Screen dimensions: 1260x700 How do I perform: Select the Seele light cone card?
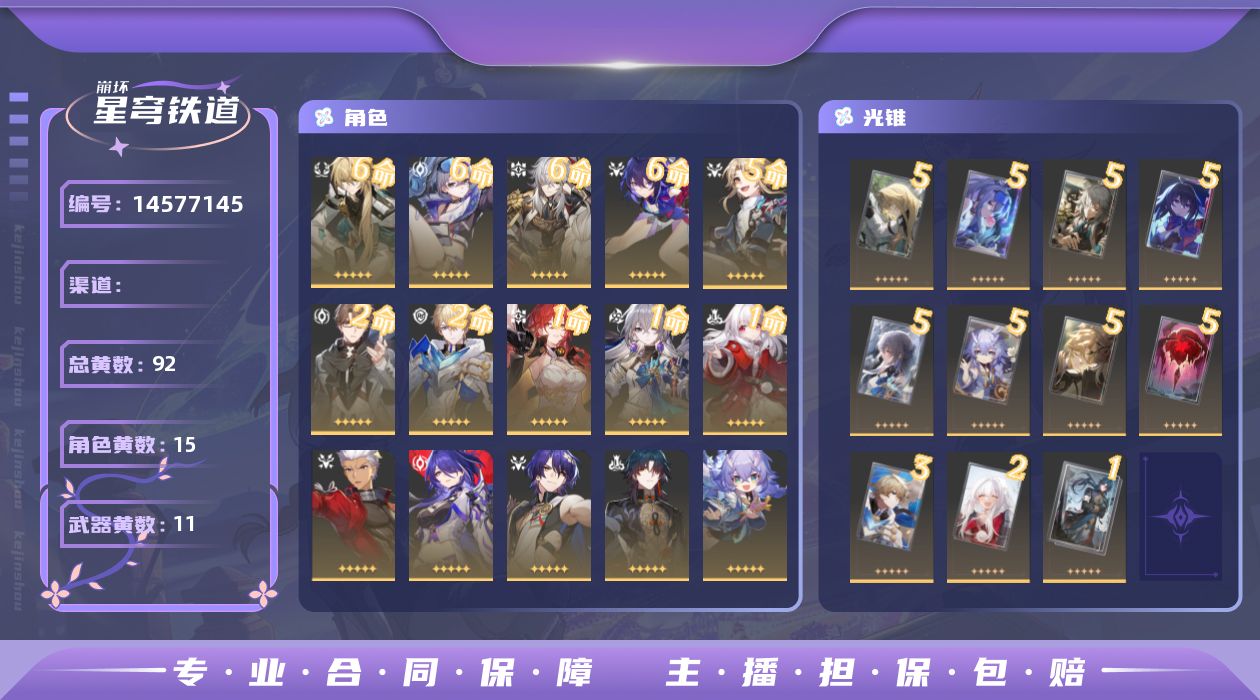(1180, 222)
